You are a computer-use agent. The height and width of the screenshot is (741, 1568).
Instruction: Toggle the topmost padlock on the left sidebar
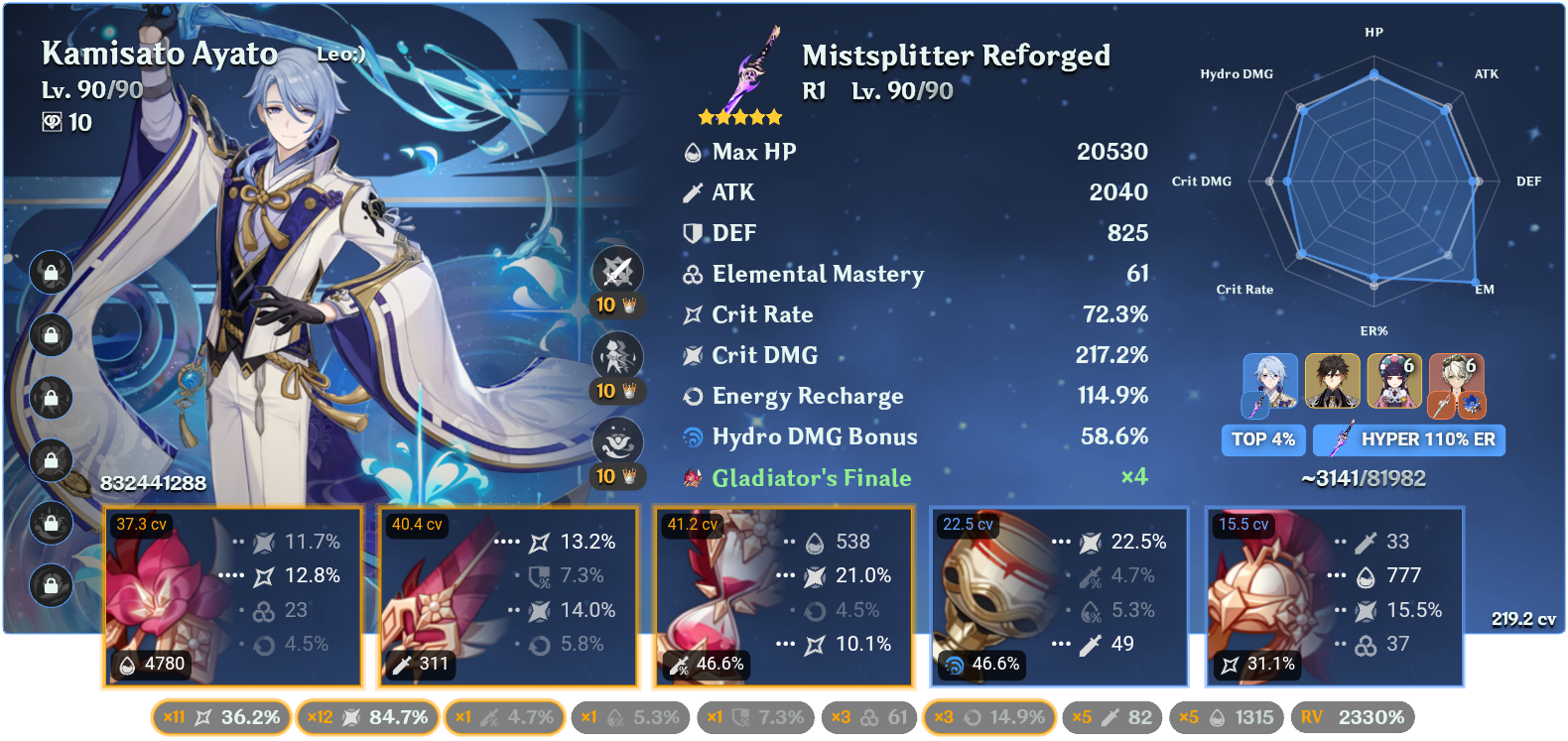click(51, 273)
